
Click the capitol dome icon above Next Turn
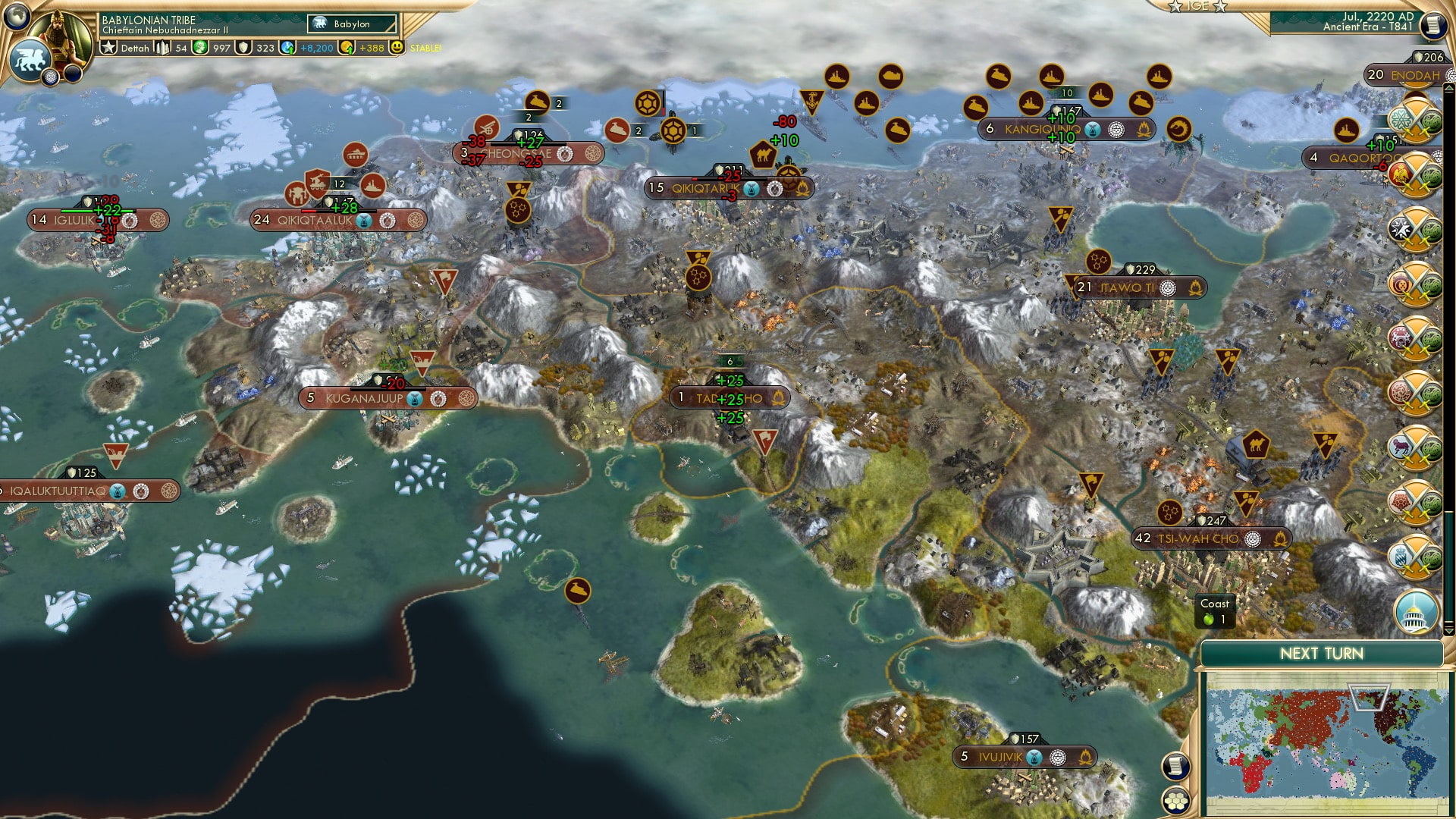(1415, 613)
